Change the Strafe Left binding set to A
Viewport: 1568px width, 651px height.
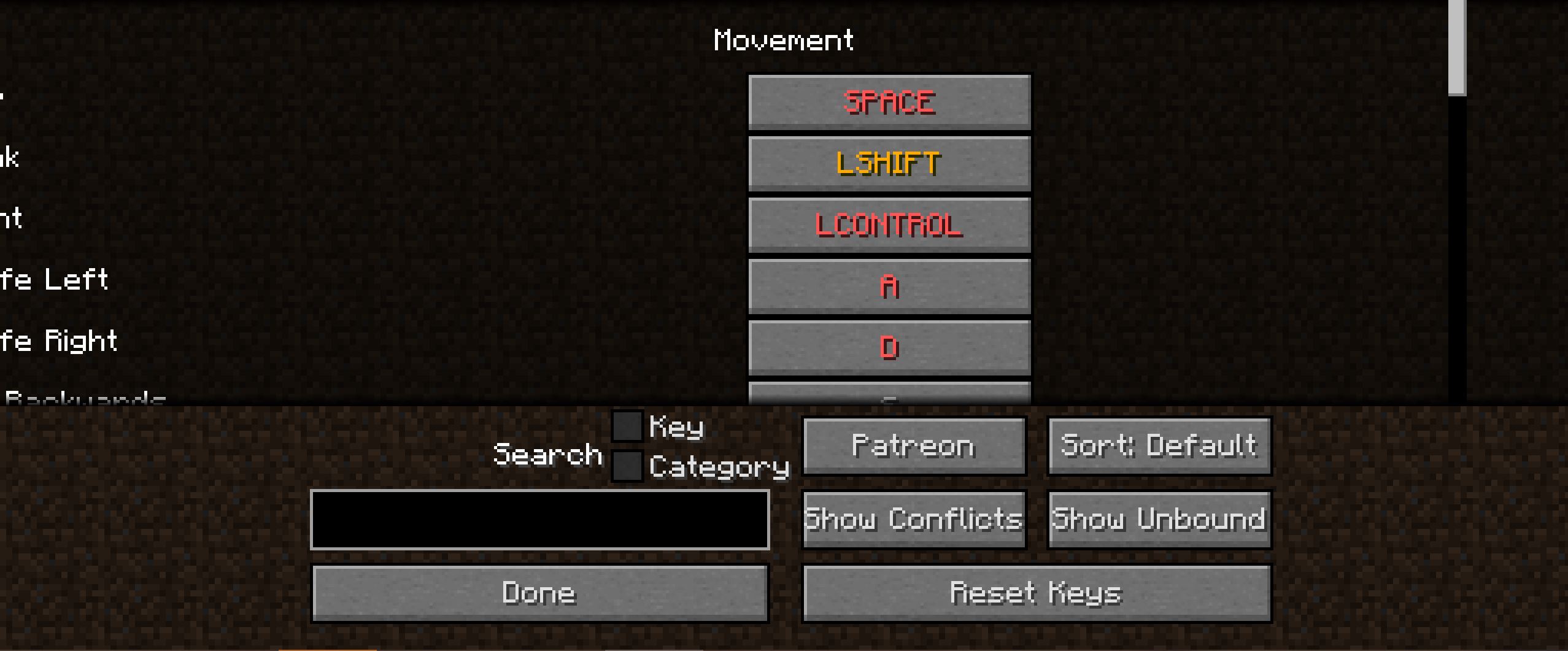tap(888, 284)
